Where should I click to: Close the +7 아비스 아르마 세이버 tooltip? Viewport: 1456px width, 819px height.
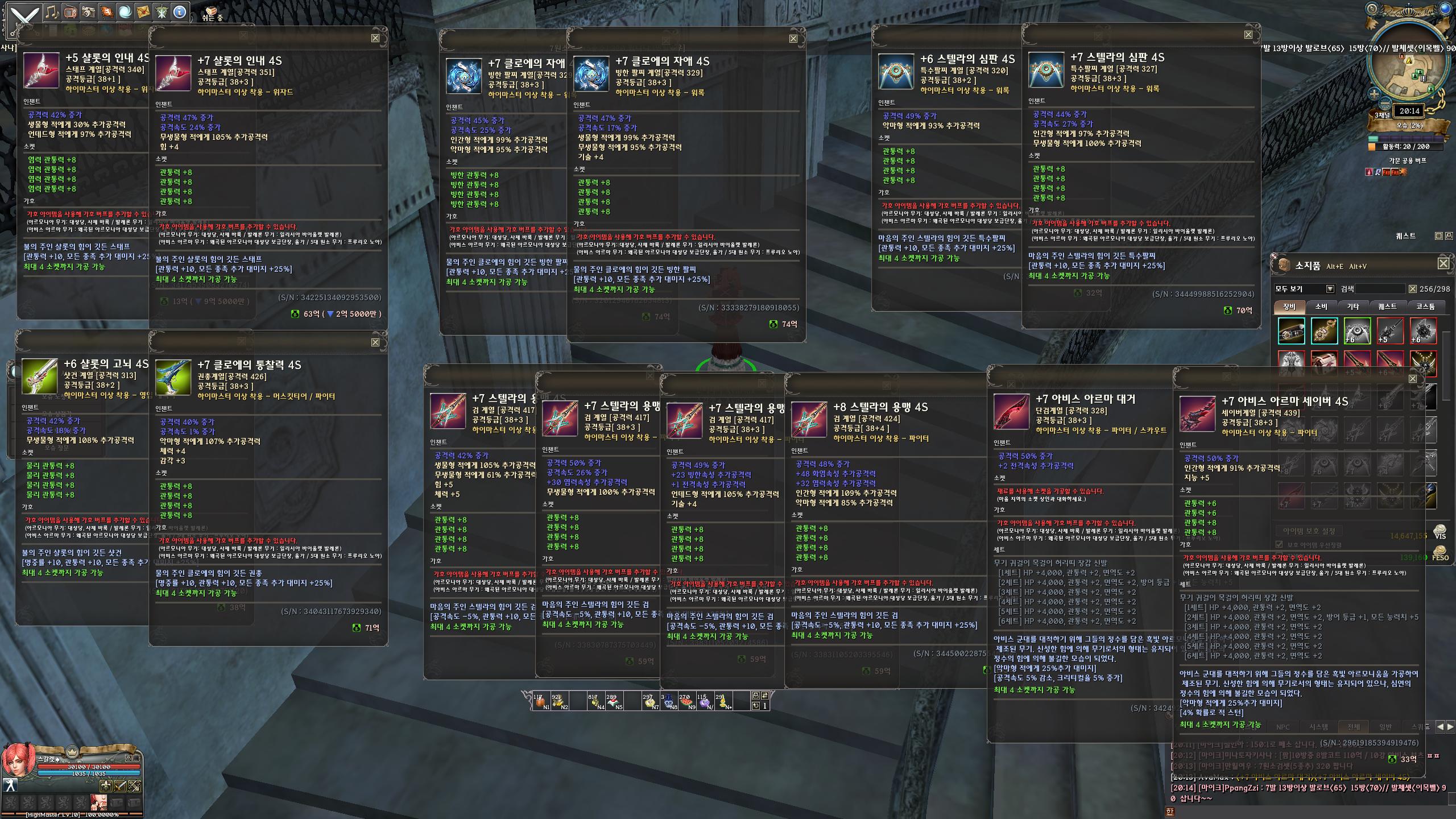point(1412,379)
